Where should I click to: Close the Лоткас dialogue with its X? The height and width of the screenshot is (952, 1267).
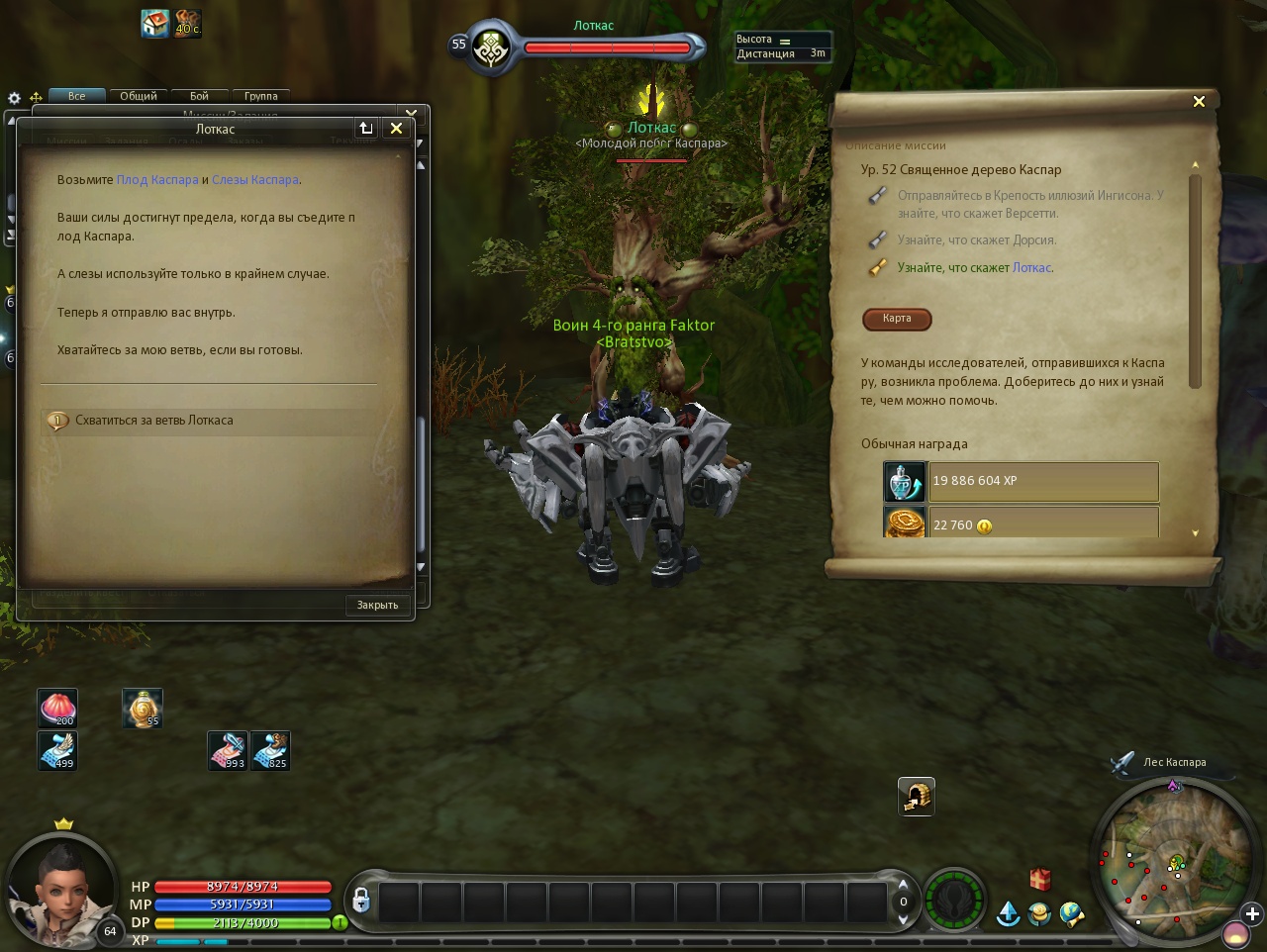tap(396, 128)
